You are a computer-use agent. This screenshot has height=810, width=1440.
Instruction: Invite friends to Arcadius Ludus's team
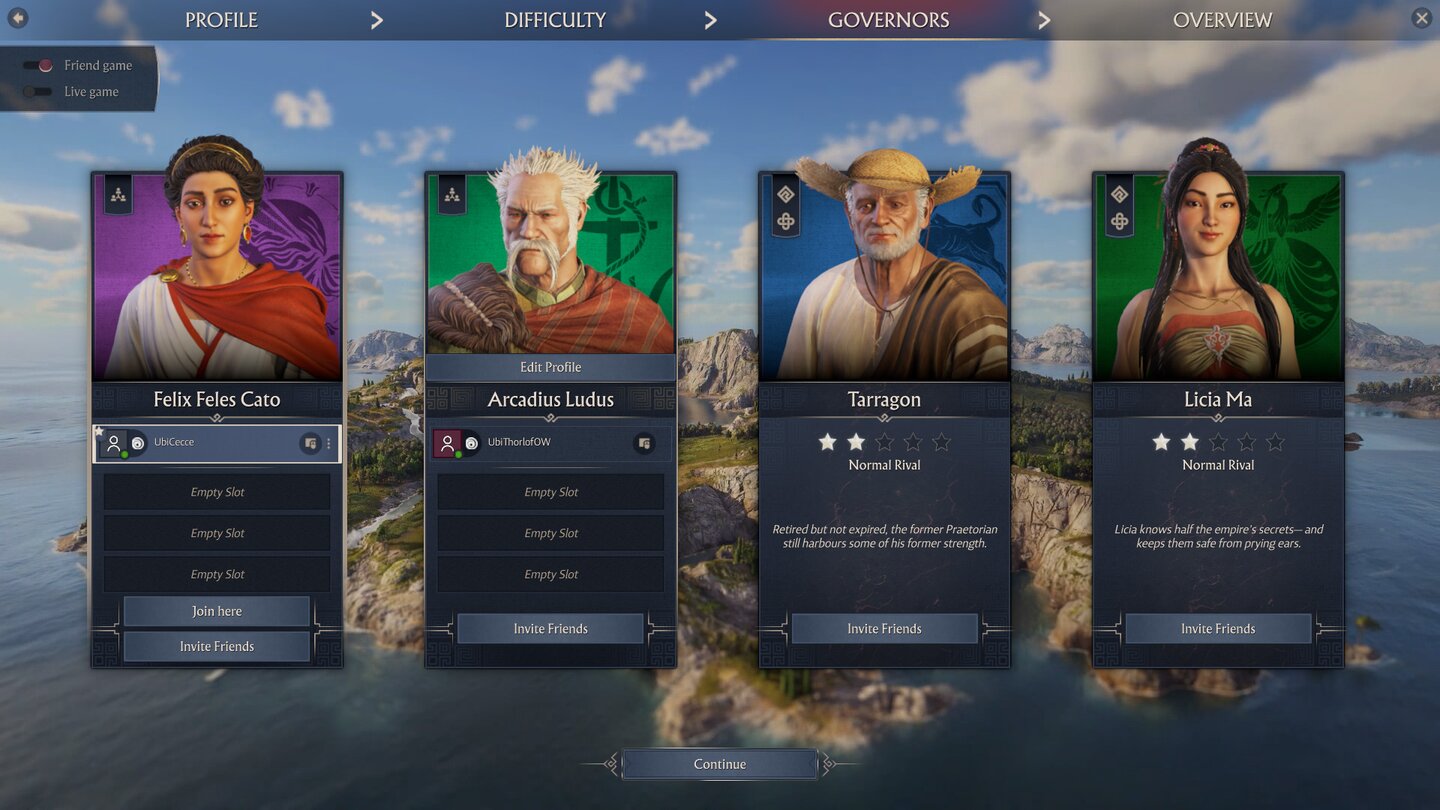[550, 629]
